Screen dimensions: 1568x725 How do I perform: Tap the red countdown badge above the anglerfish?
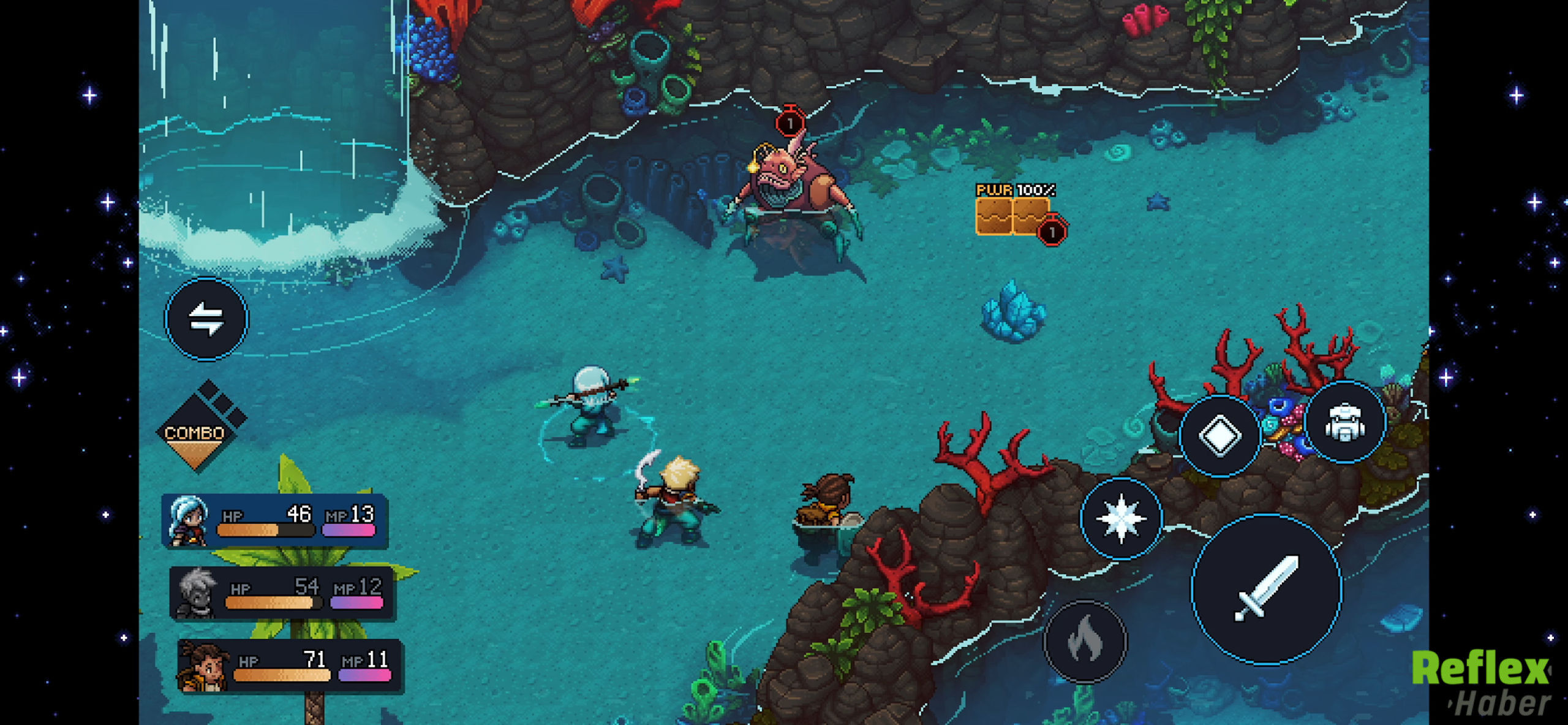[x=790, y=121]
